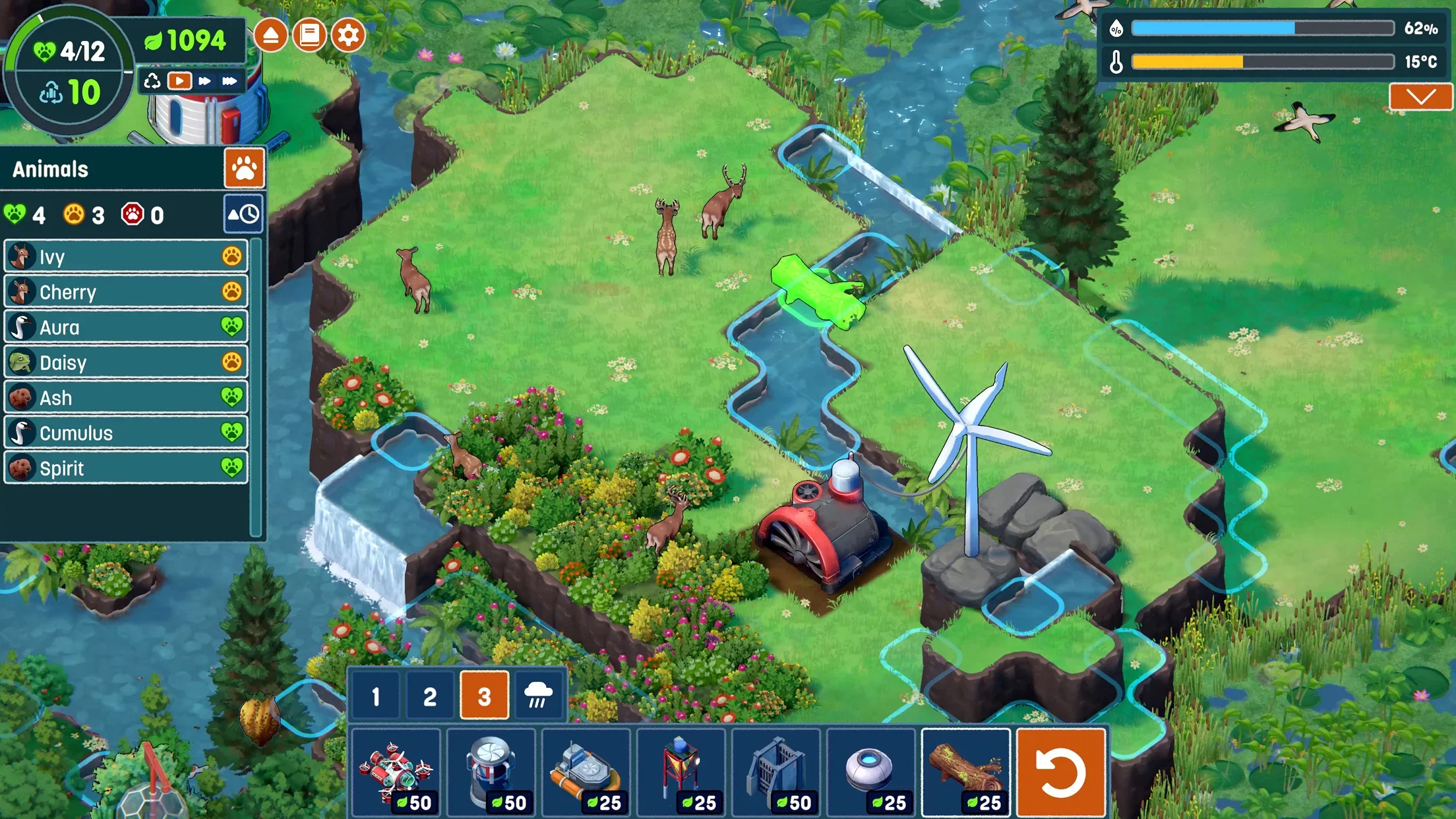Image resolution: width=1456 pixels, height=819 pixels.
Task: Toggle the Animals paw panel button
Action: [244, 169]
